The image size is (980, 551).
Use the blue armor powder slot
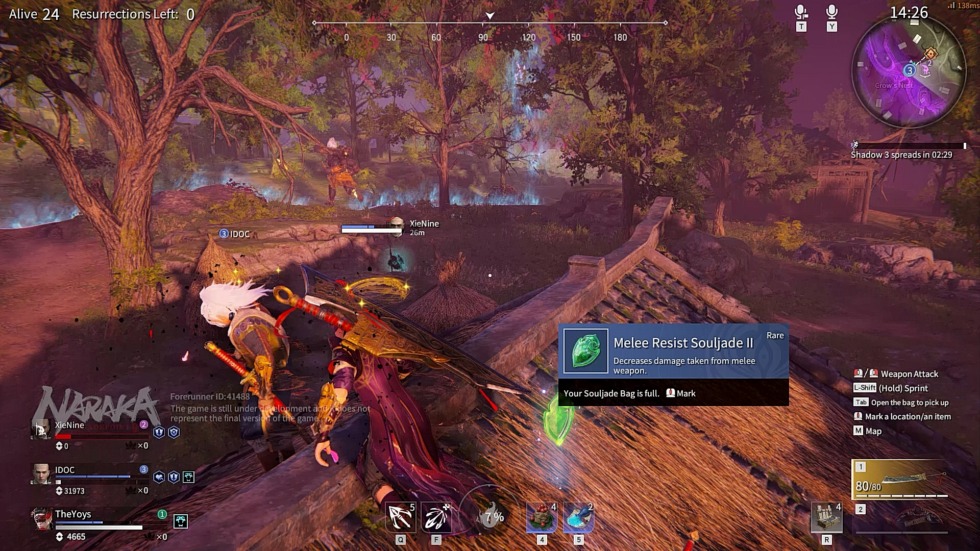(578, 518)
